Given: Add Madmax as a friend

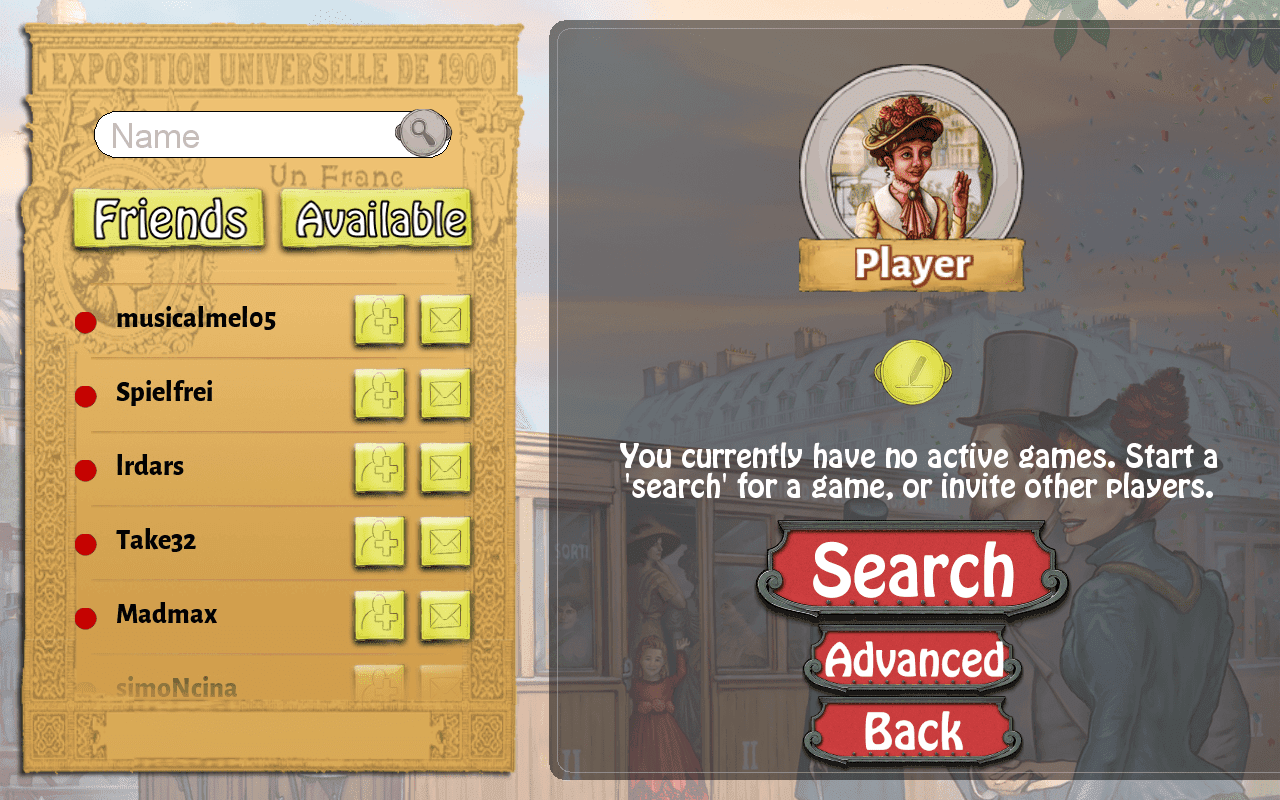Looking at the screenshot, I should click(x=380, y=615).
